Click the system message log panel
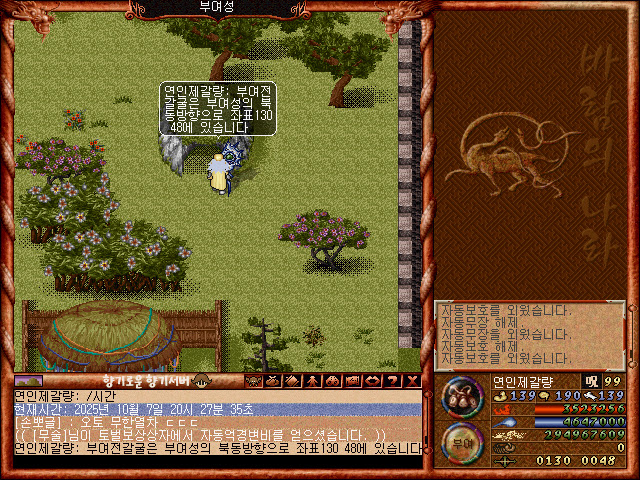The image size is (640, 480). [529, 334]
